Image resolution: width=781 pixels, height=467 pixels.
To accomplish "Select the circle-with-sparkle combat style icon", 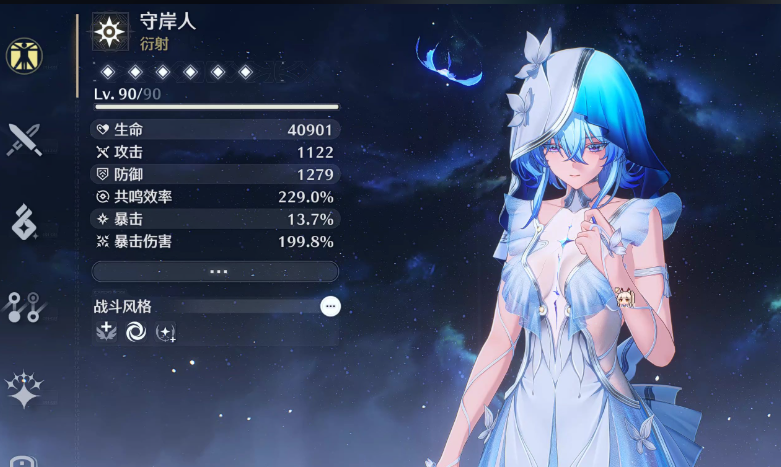I will [166, 333].
